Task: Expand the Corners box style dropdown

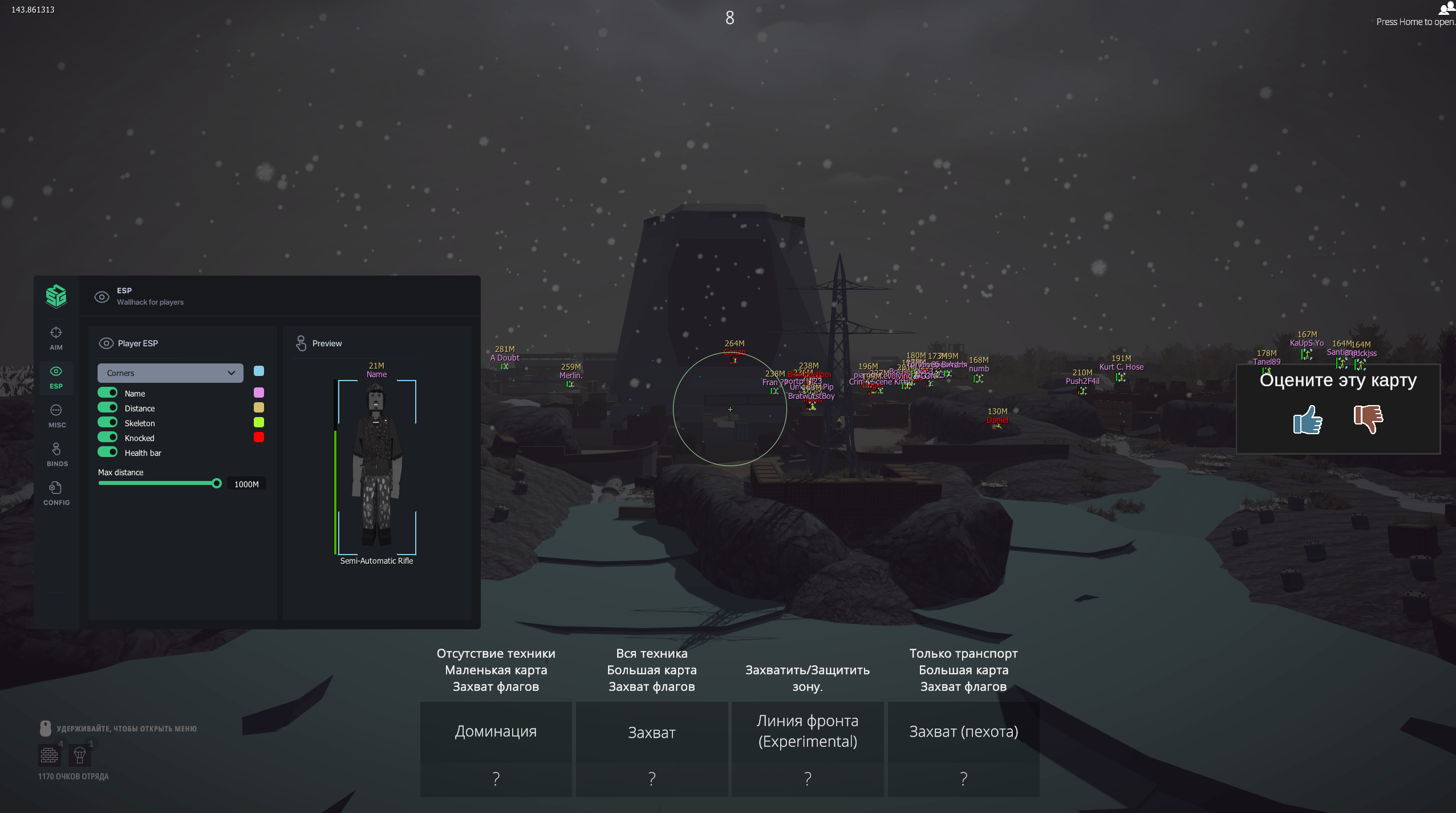Action: (170, 373)
